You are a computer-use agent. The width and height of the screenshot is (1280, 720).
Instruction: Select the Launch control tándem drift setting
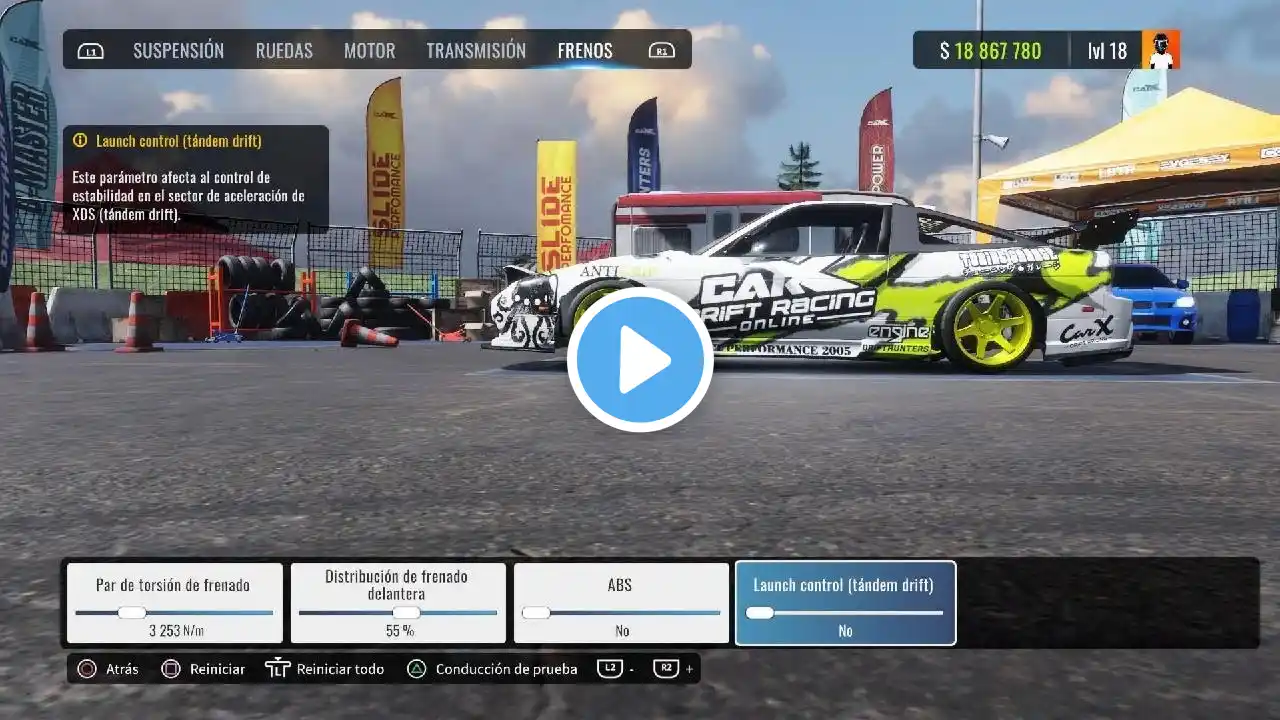[x=845, y=603]
